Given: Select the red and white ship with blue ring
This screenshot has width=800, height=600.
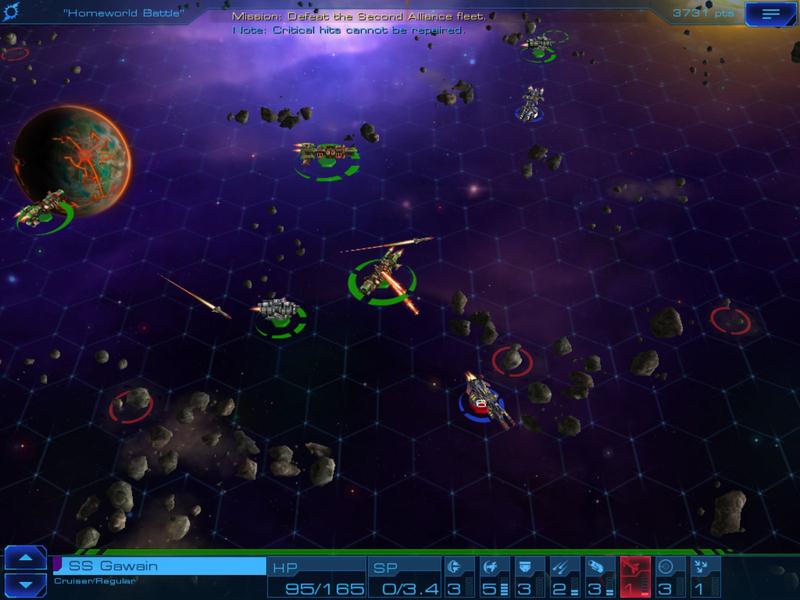Looking at the screenshot, I should [483, 397].
